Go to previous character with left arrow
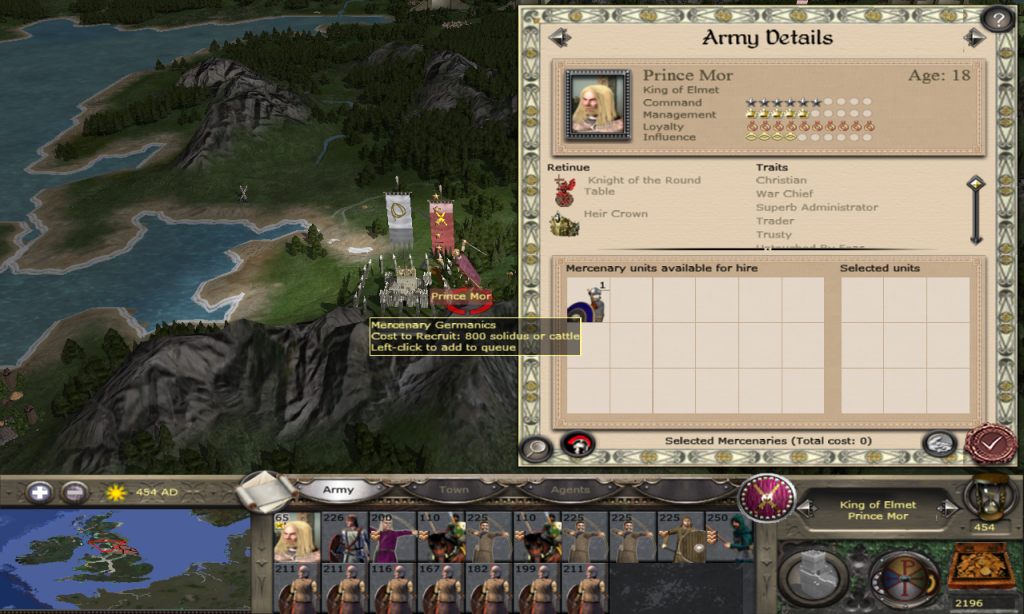Screen dimensions: 1024x614 [559, 38]
